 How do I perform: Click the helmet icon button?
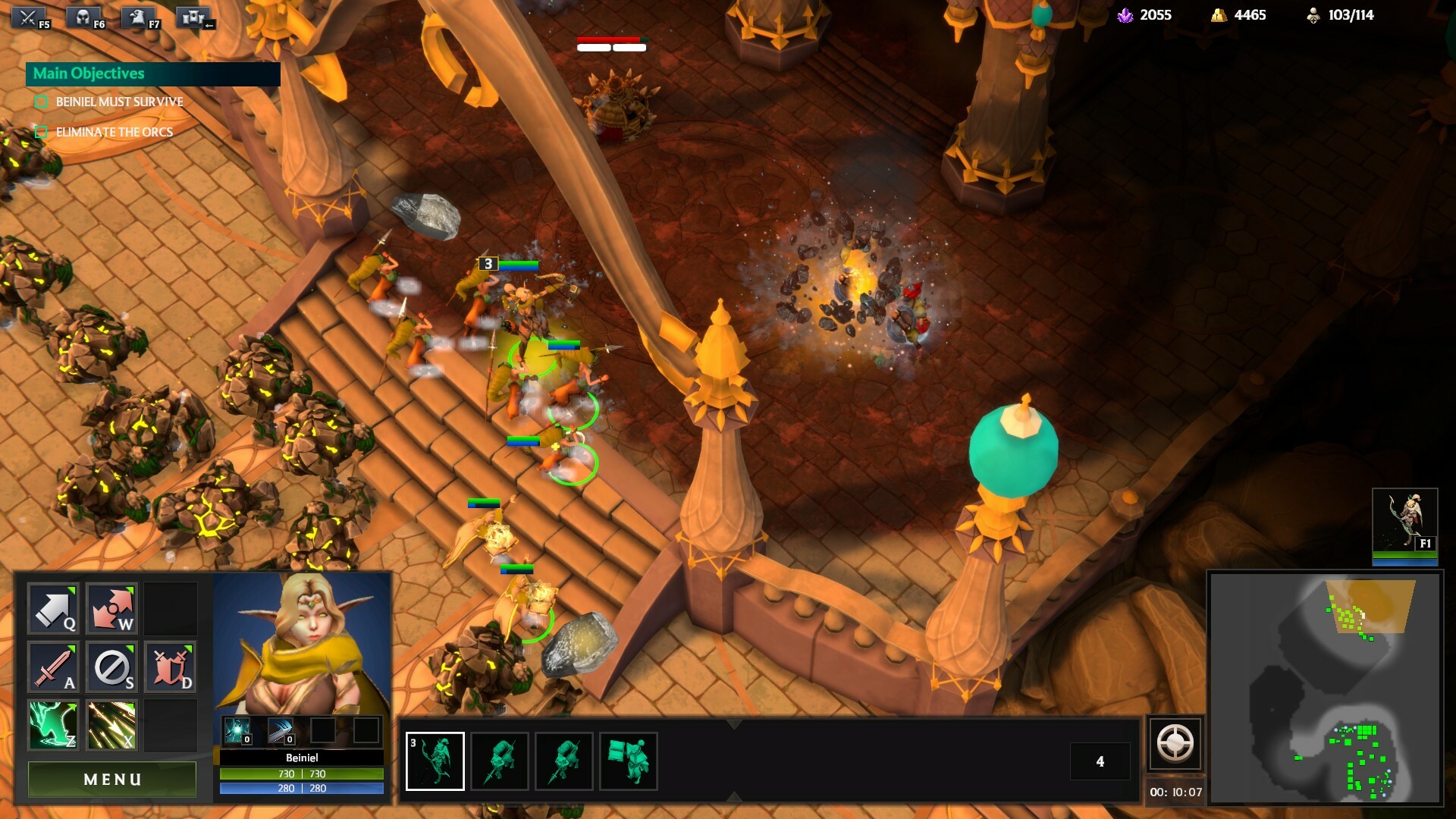pos(85,17)
